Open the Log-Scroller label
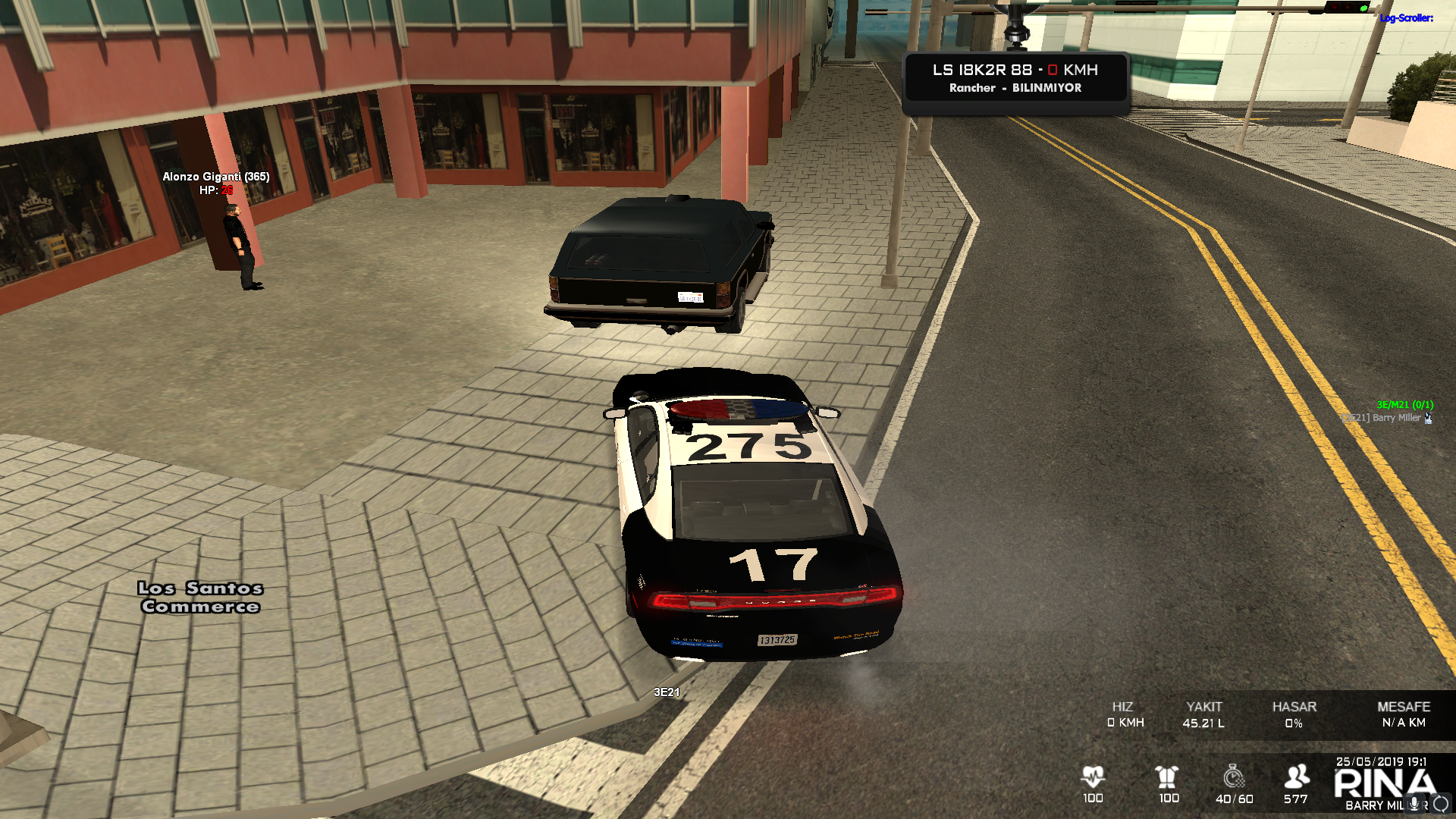 [1406, 18]
